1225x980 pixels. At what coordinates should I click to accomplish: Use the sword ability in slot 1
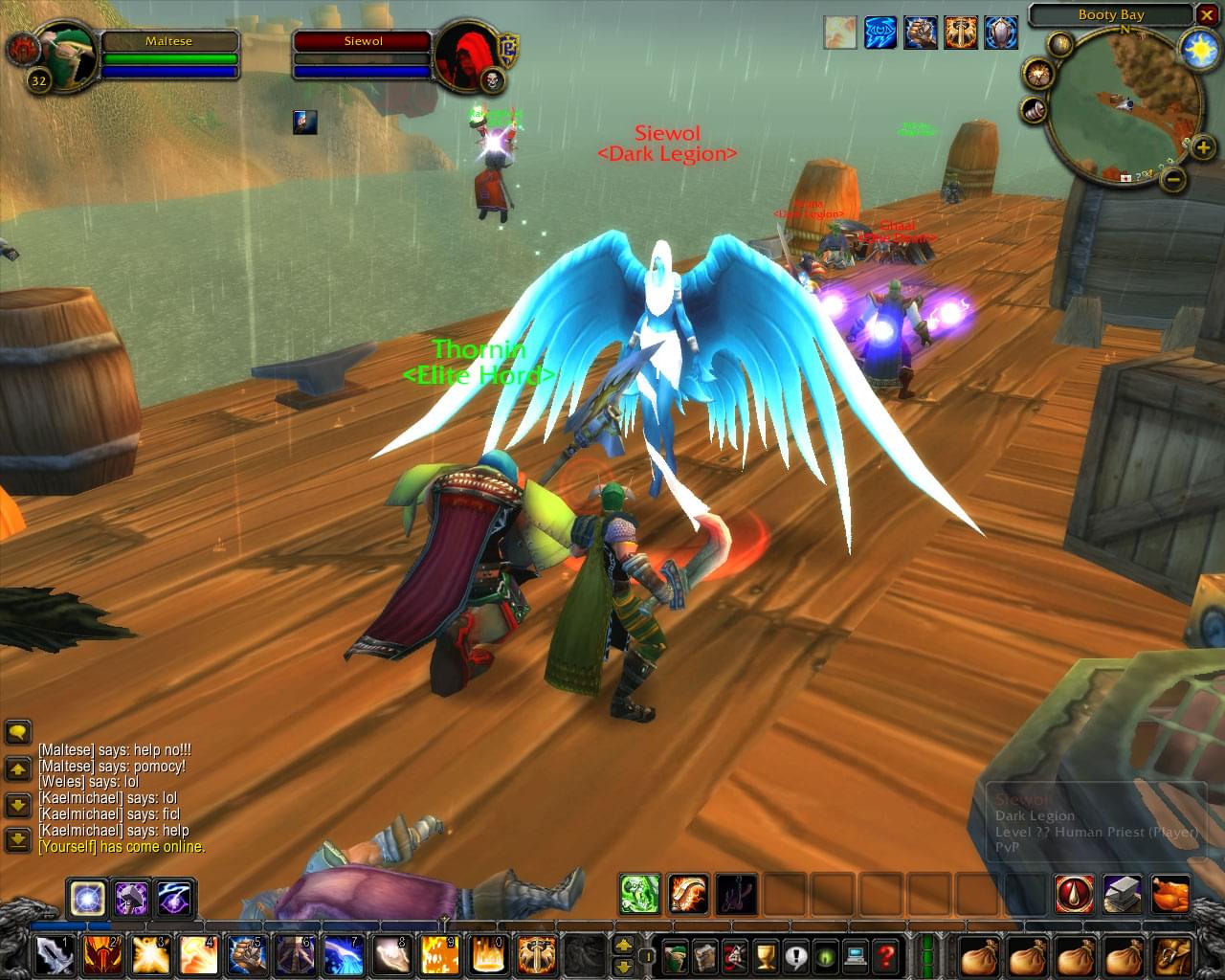54,955
